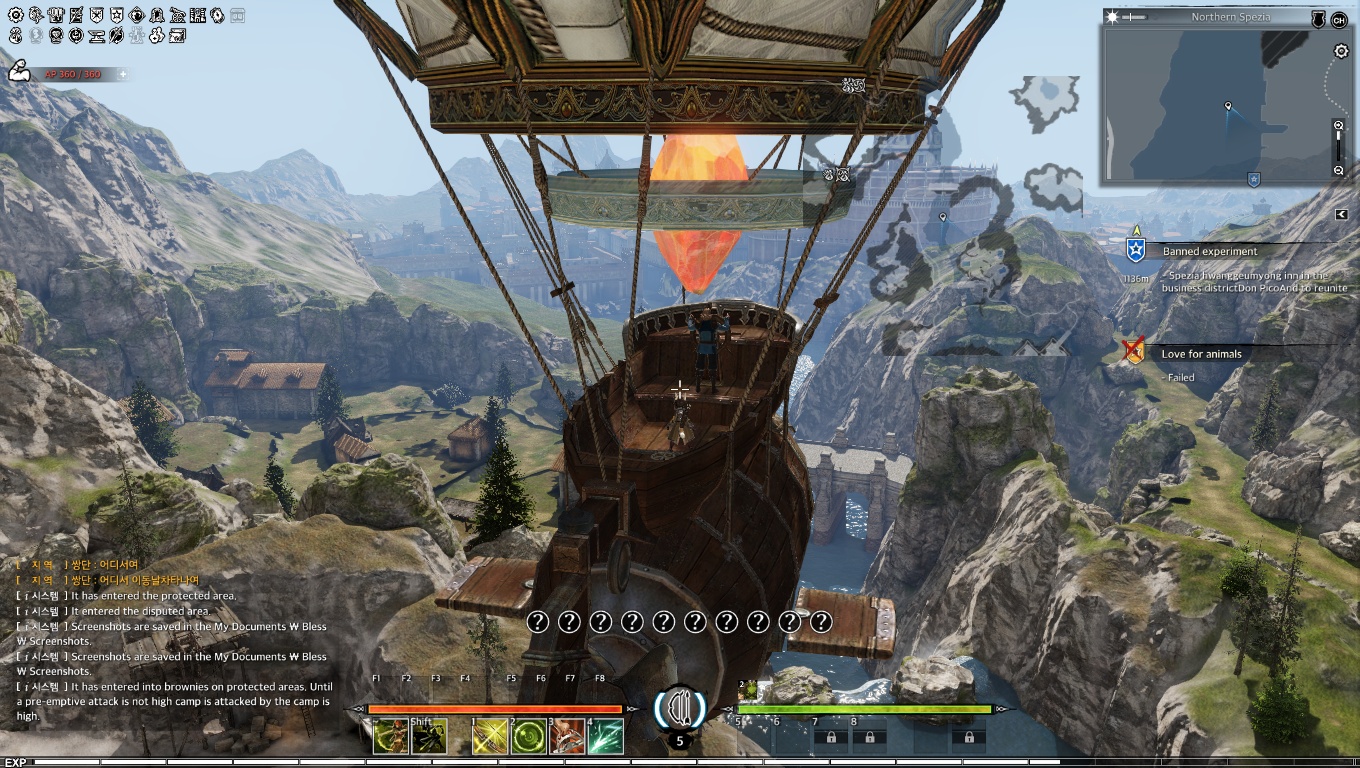
Task: Select the Banned experiment quest
Action: 1209,251
